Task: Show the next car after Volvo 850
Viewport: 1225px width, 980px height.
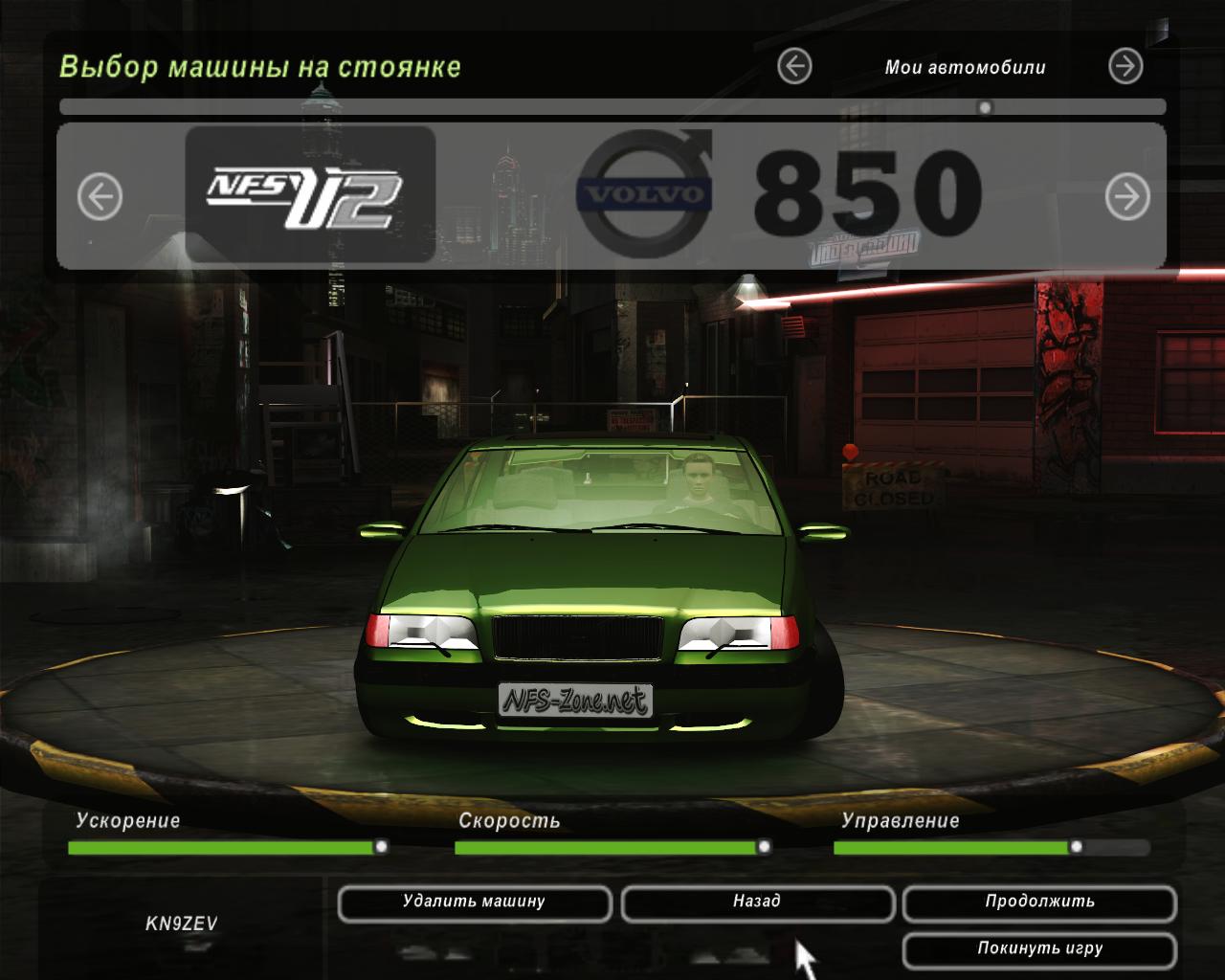Action: (x=1126, y=197)
